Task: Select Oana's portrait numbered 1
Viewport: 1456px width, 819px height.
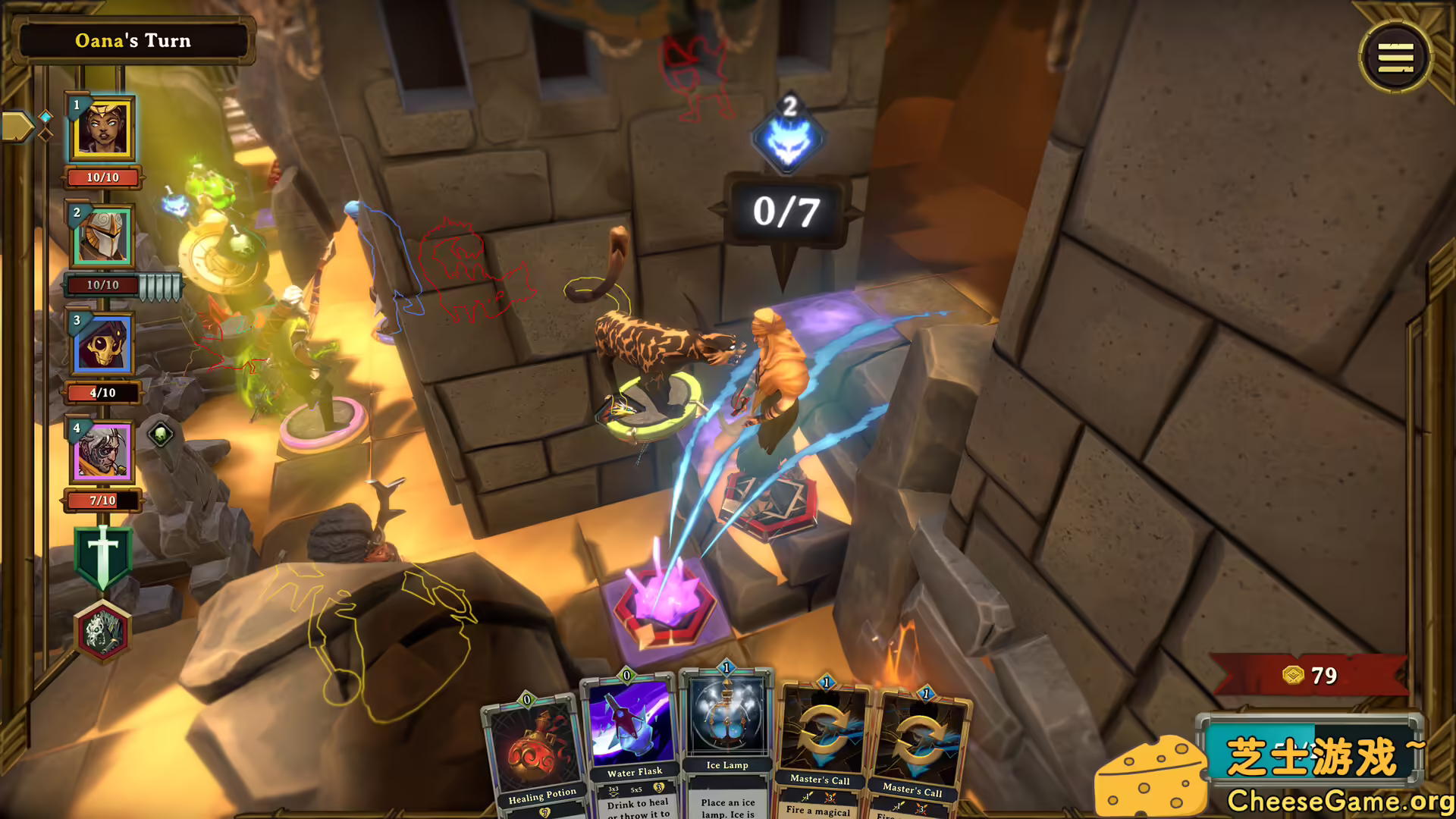Action: [104, 130]
